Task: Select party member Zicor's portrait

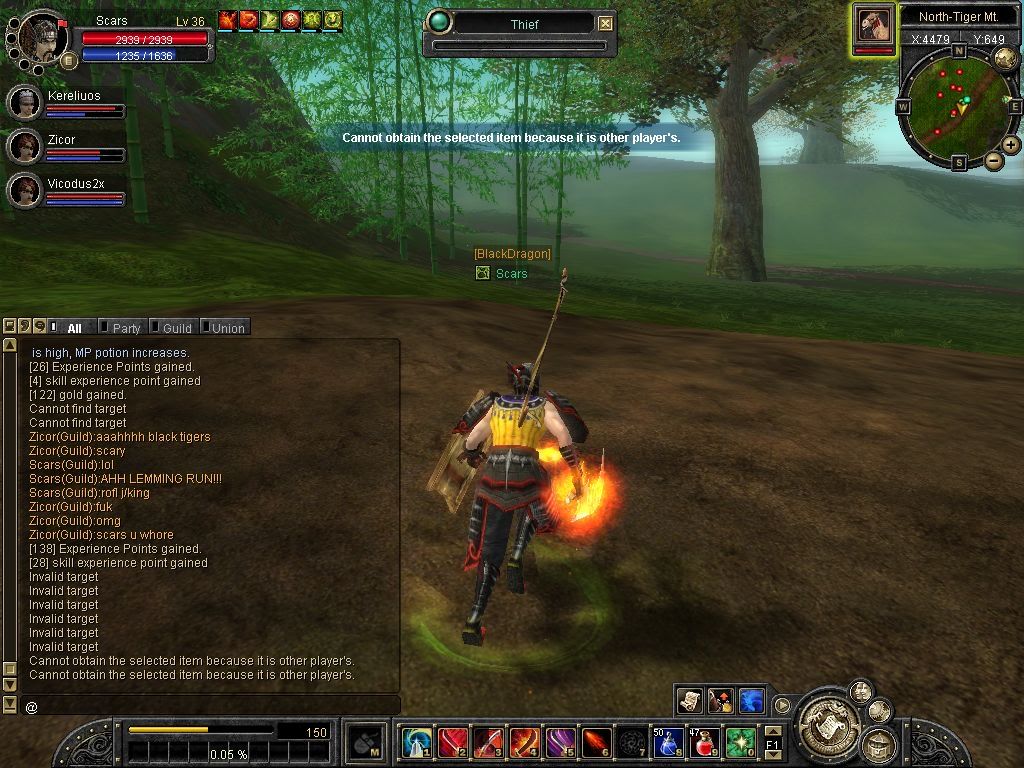Action: [x=24, y=147]
